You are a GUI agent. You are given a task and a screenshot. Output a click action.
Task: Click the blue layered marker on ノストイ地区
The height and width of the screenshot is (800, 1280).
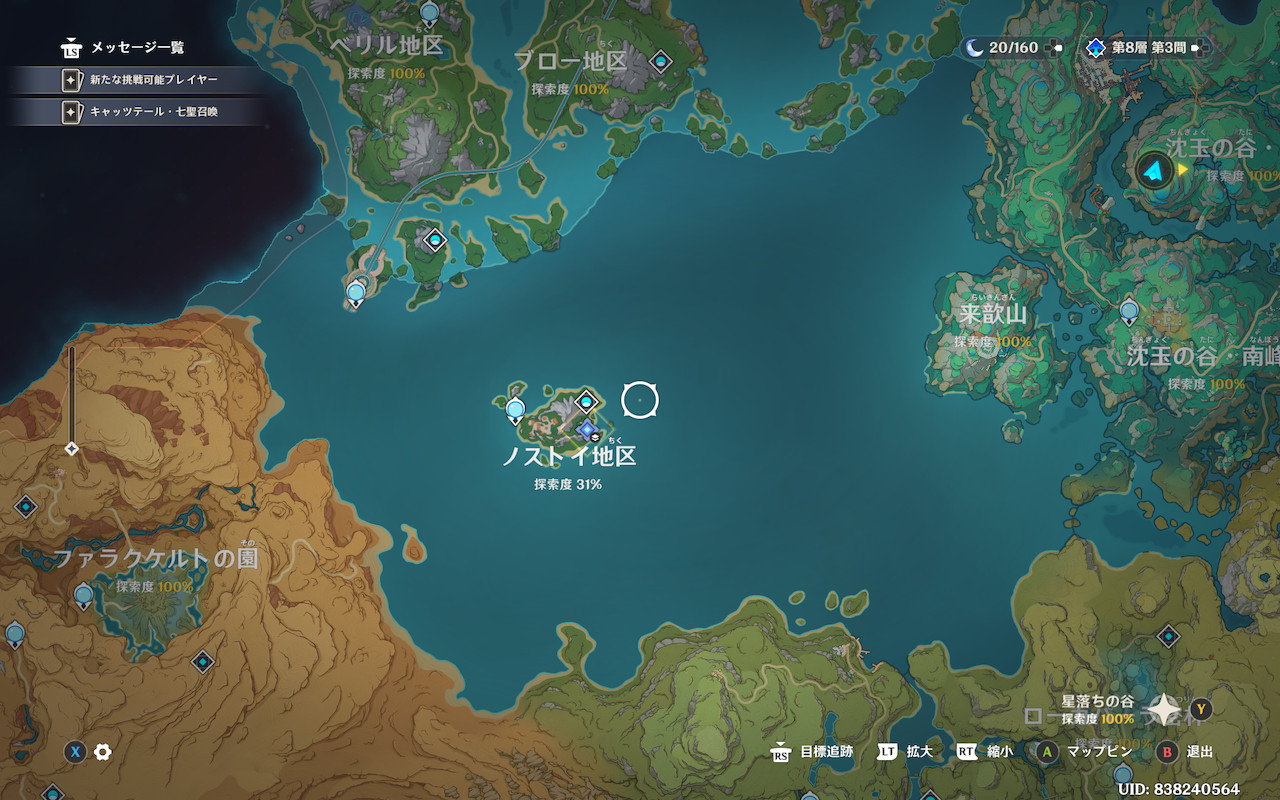(588, 430)
